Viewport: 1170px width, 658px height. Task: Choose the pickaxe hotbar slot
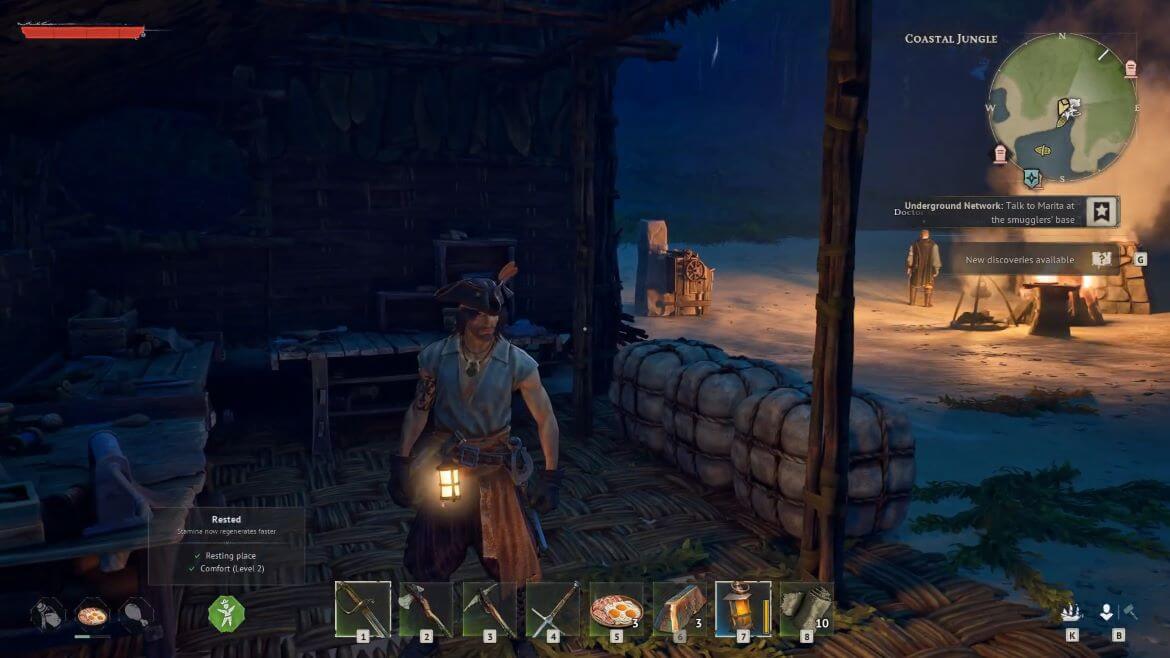click(489, 608)
